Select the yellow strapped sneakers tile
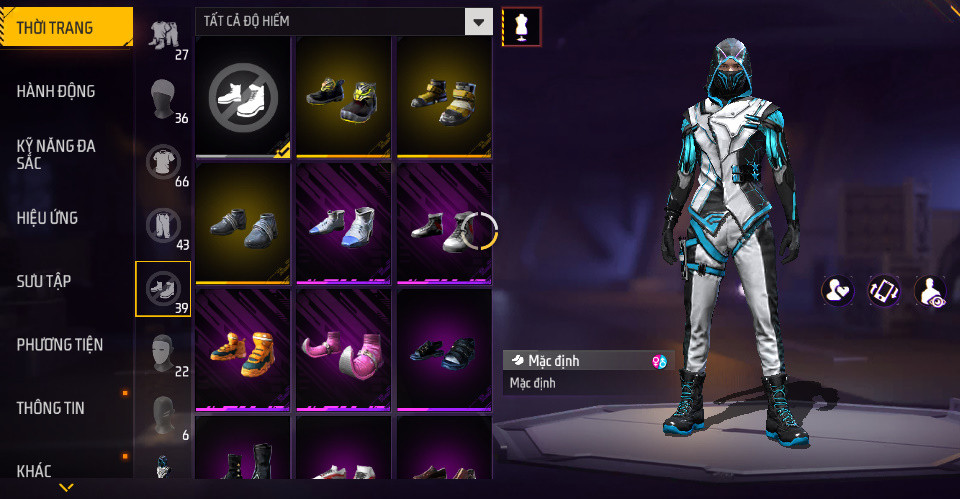Image resolution: width=960 pixels, height=499 pixels. coord(444,97)
